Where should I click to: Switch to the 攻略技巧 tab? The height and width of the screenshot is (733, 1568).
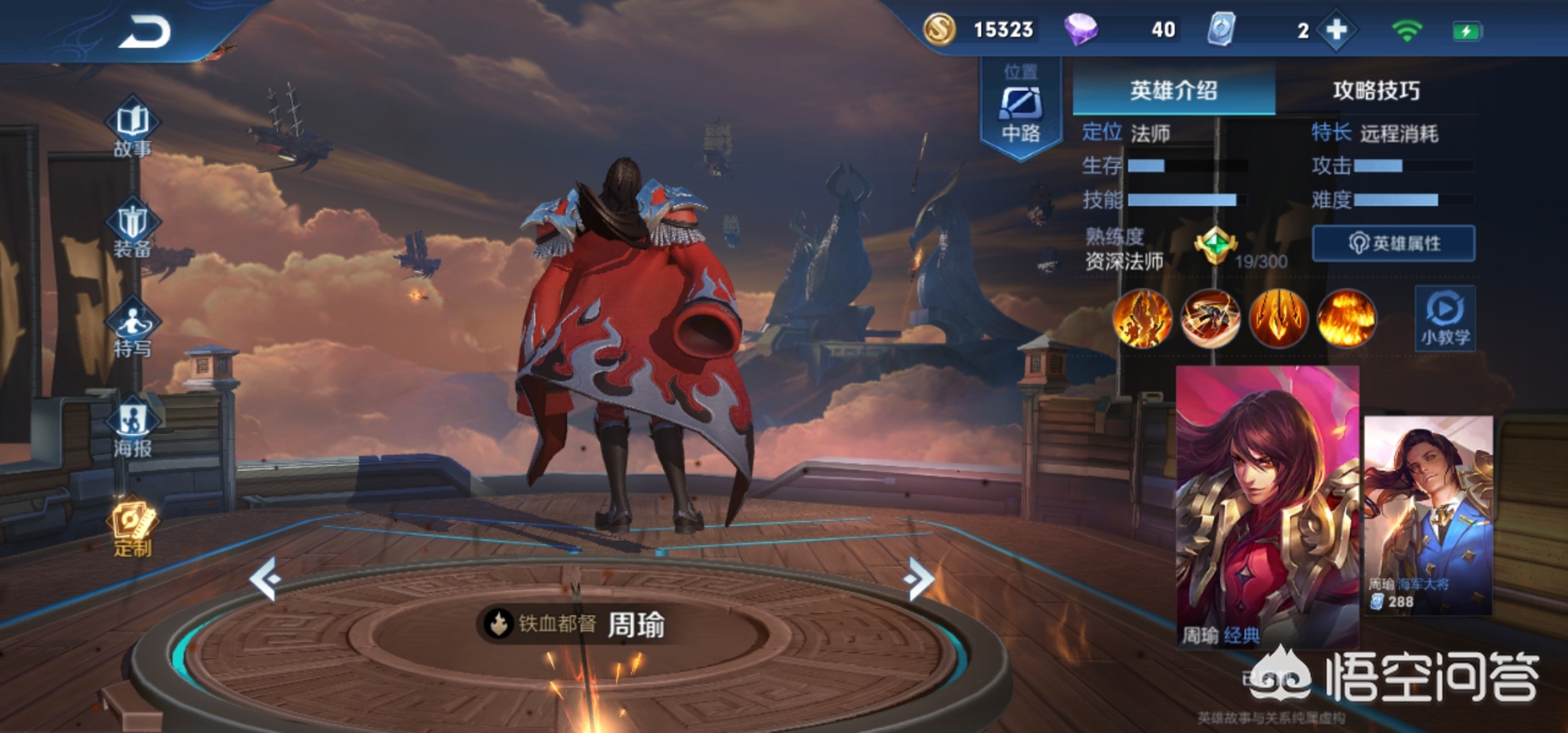pos(1376,91)
